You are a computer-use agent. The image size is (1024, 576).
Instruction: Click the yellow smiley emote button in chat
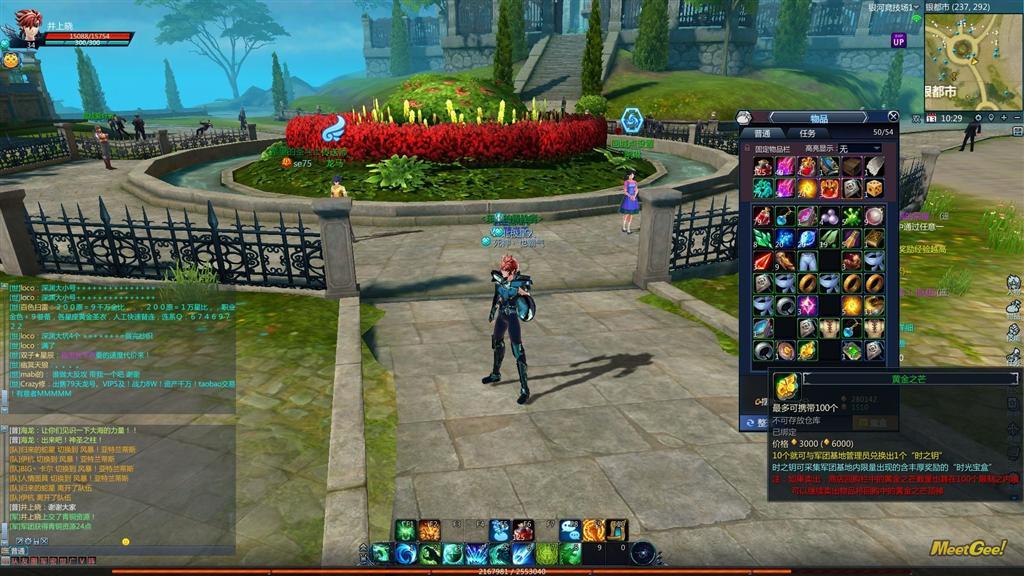point(126,541)
